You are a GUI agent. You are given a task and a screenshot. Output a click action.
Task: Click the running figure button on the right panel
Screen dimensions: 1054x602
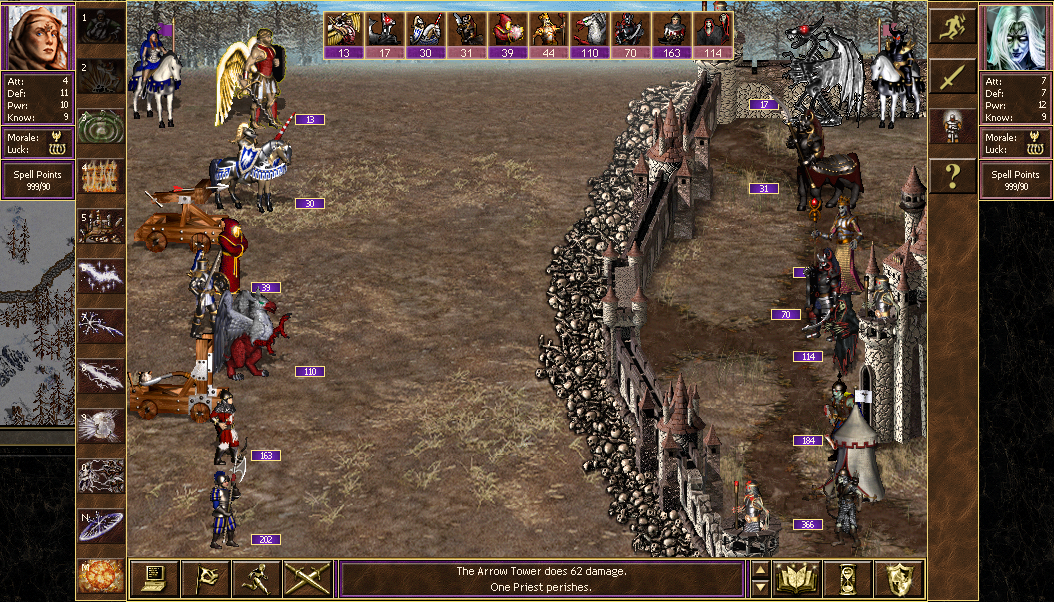tap(952, 27)
